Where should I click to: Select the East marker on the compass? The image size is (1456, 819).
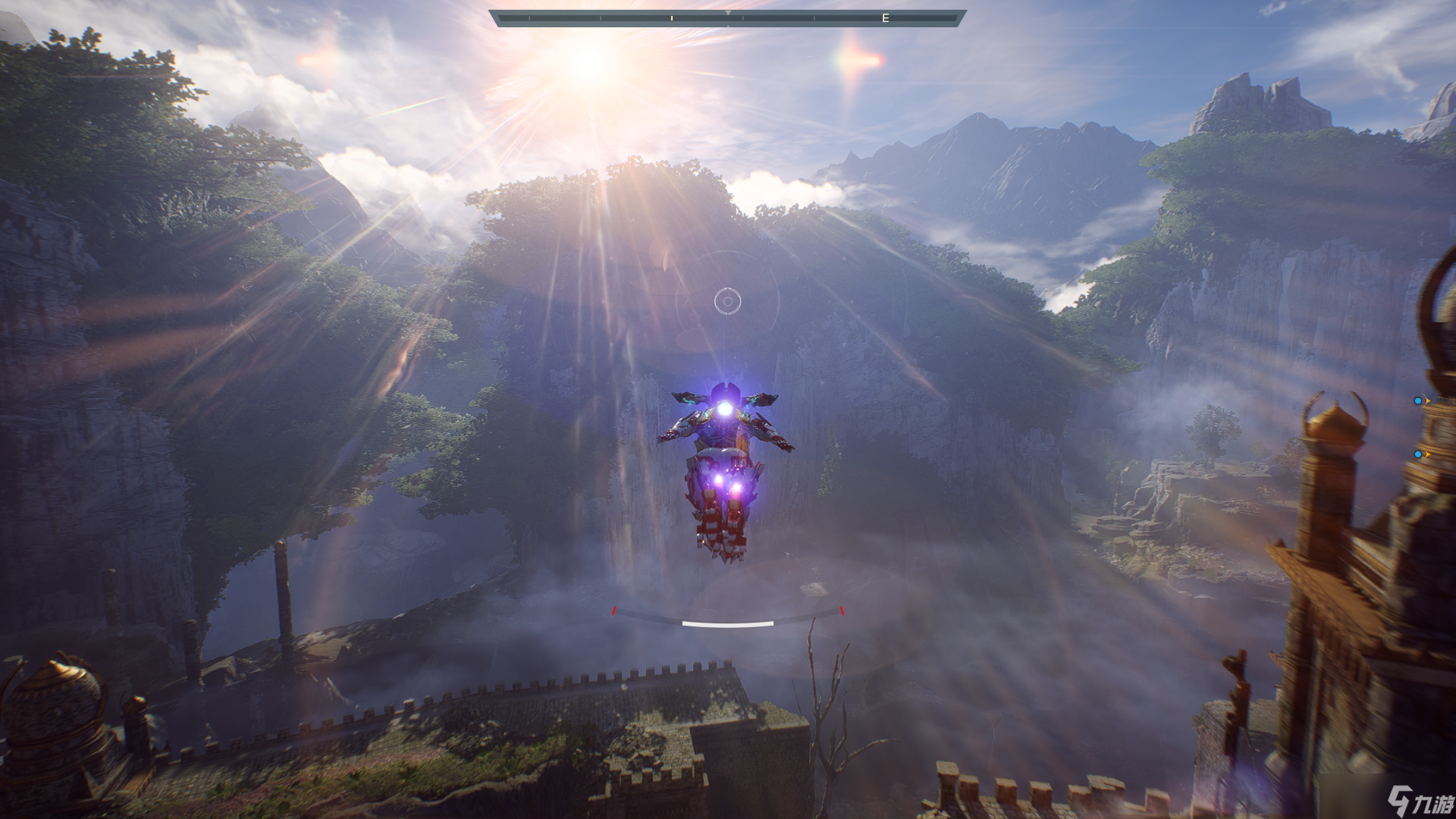(885, 18)
